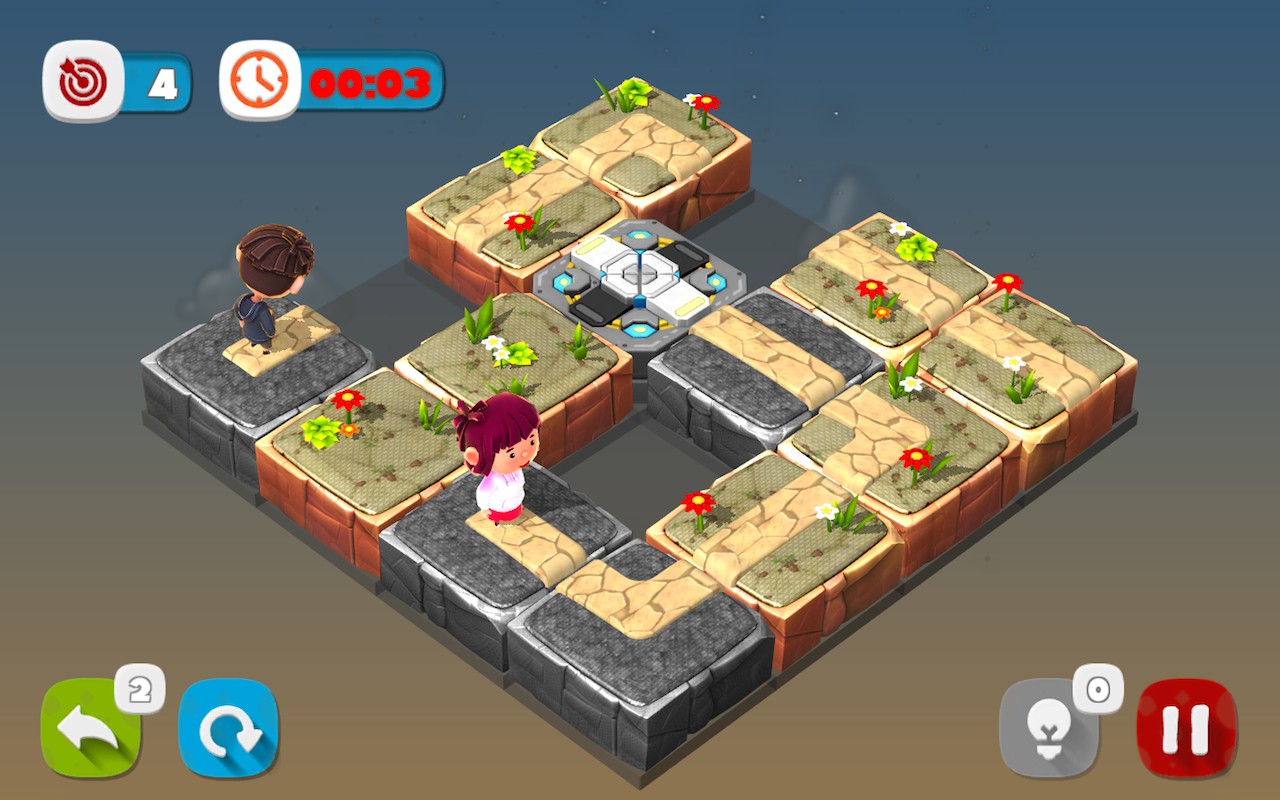The height and width of the screenshot is (800, 1280).
Task: Use the lightbulb hint button
Action: [1048, 728]
